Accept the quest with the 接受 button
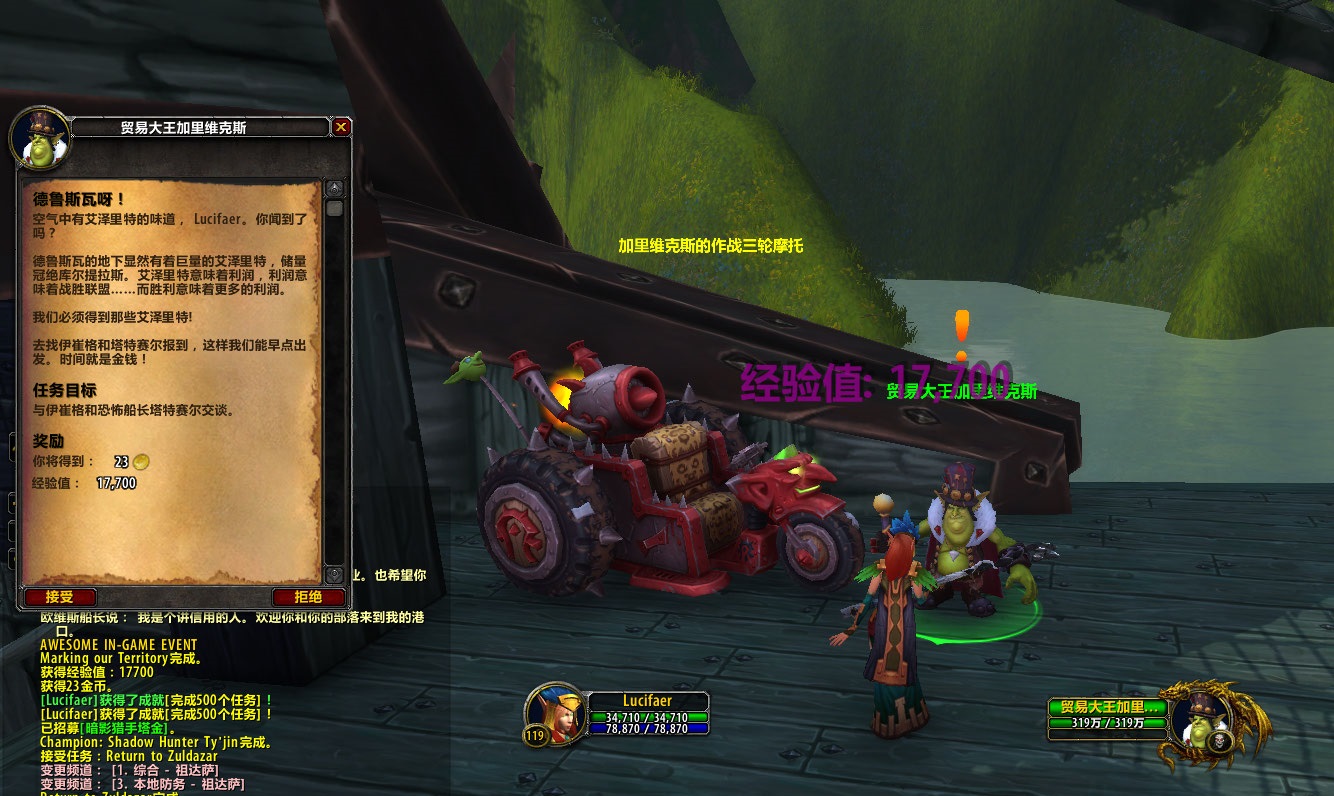This screenshot has width=1334, height=796. pyautogui.click(x=60, y=597)
